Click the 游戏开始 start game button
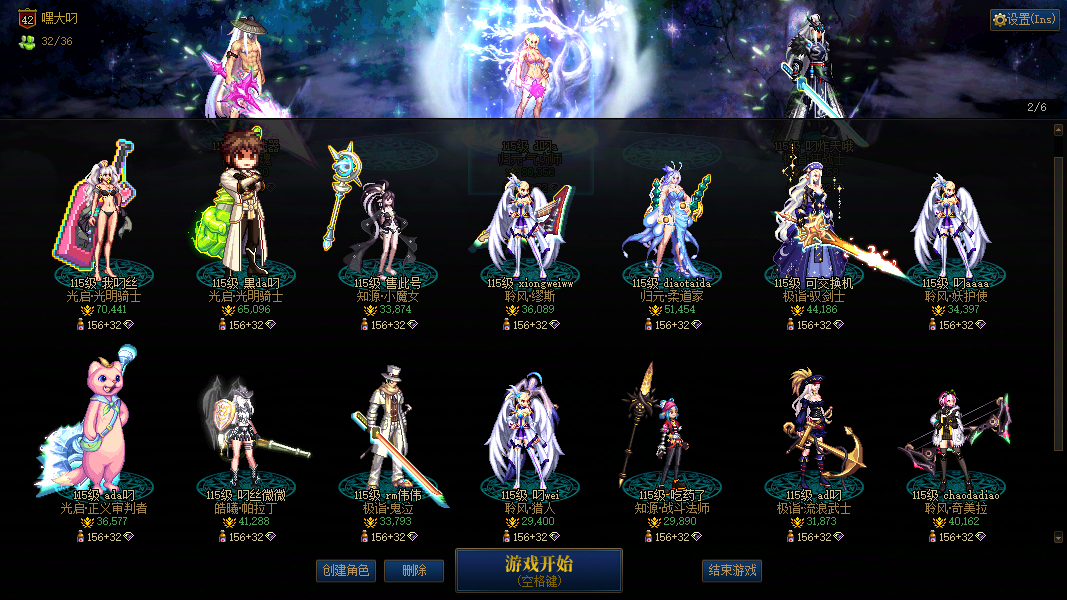 coord(539,570)
